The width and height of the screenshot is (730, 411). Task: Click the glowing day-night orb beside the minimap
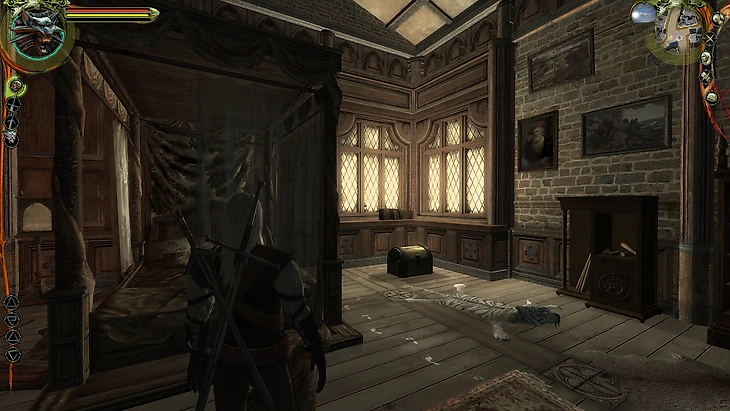pyautogui.click(x=645, y=14)
